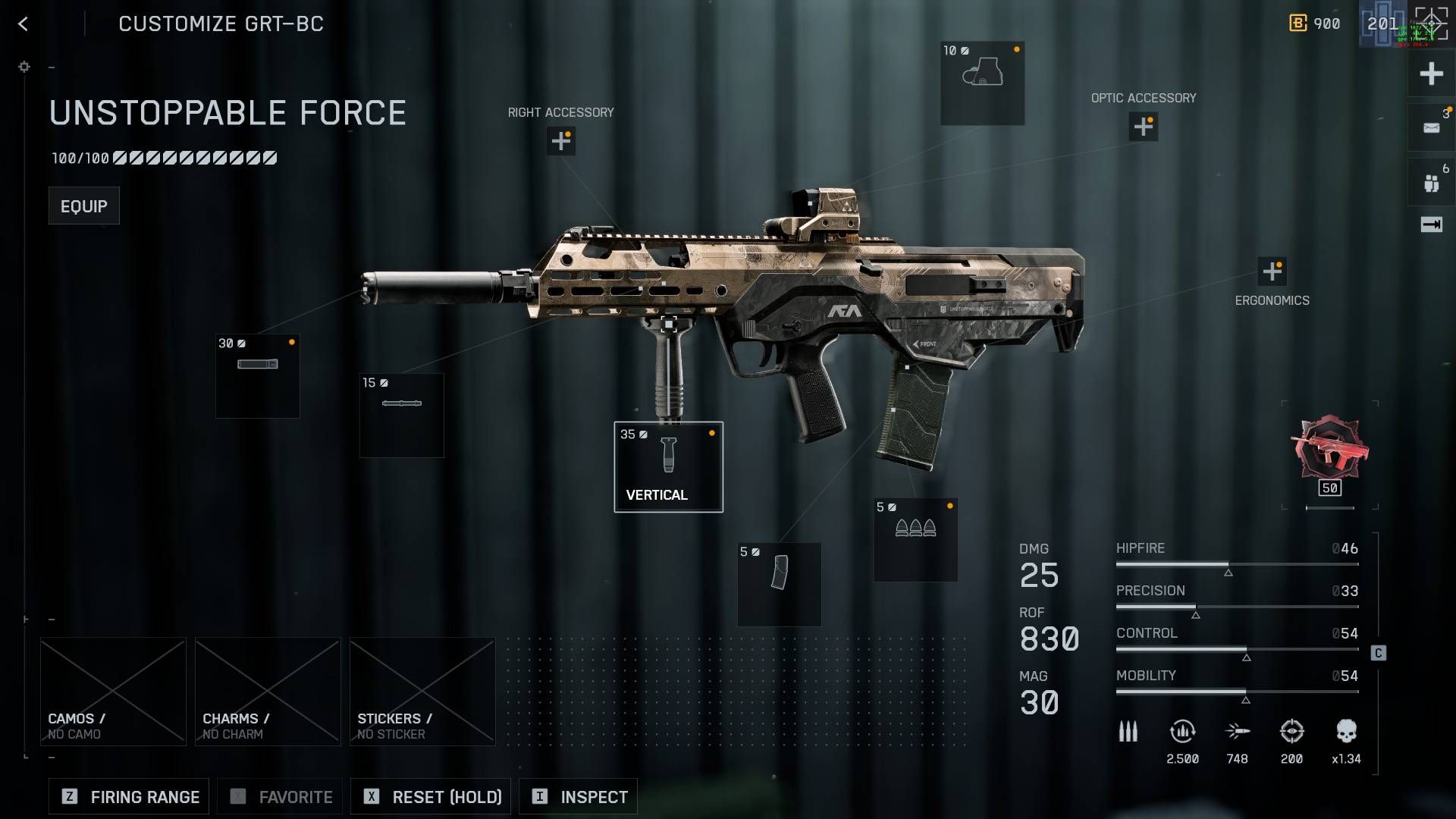Open the Camos panel

(x=112, y=691)
